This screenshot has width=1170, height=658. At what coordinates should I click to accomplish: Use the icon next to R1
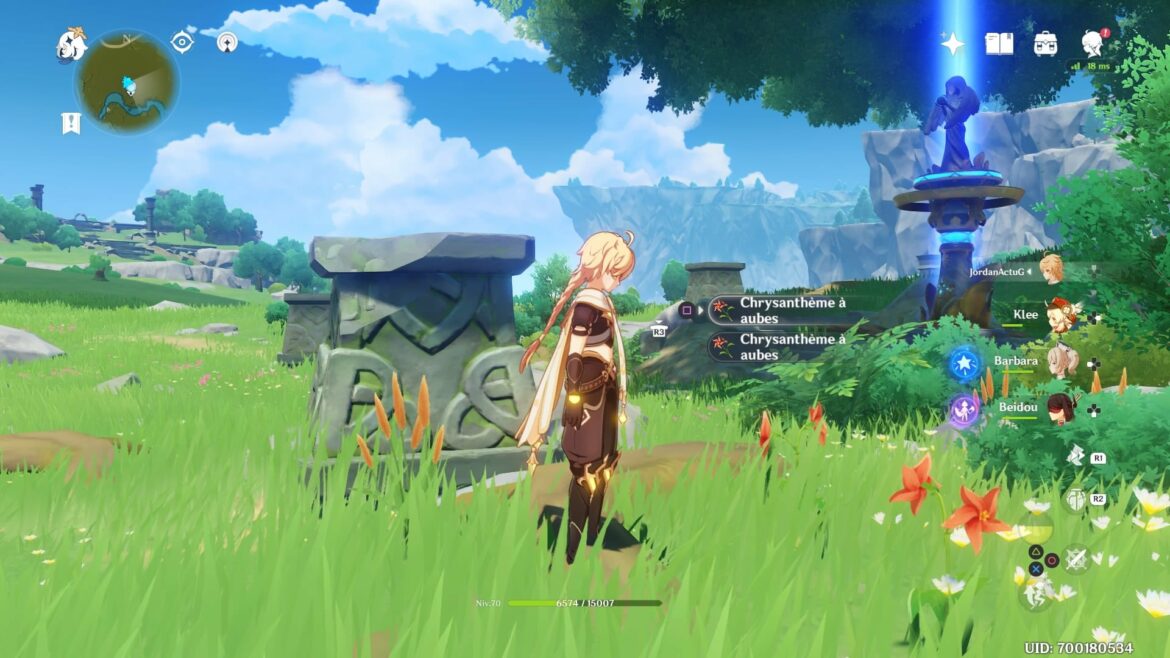pyautogui.click(x=1075, y=457)
